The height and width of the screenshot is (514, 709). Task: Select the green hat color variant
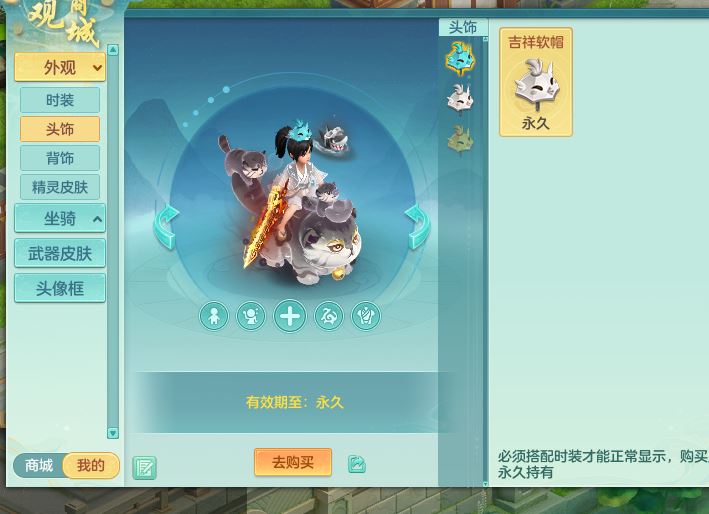pyautogui.click(x=460, y=140)
